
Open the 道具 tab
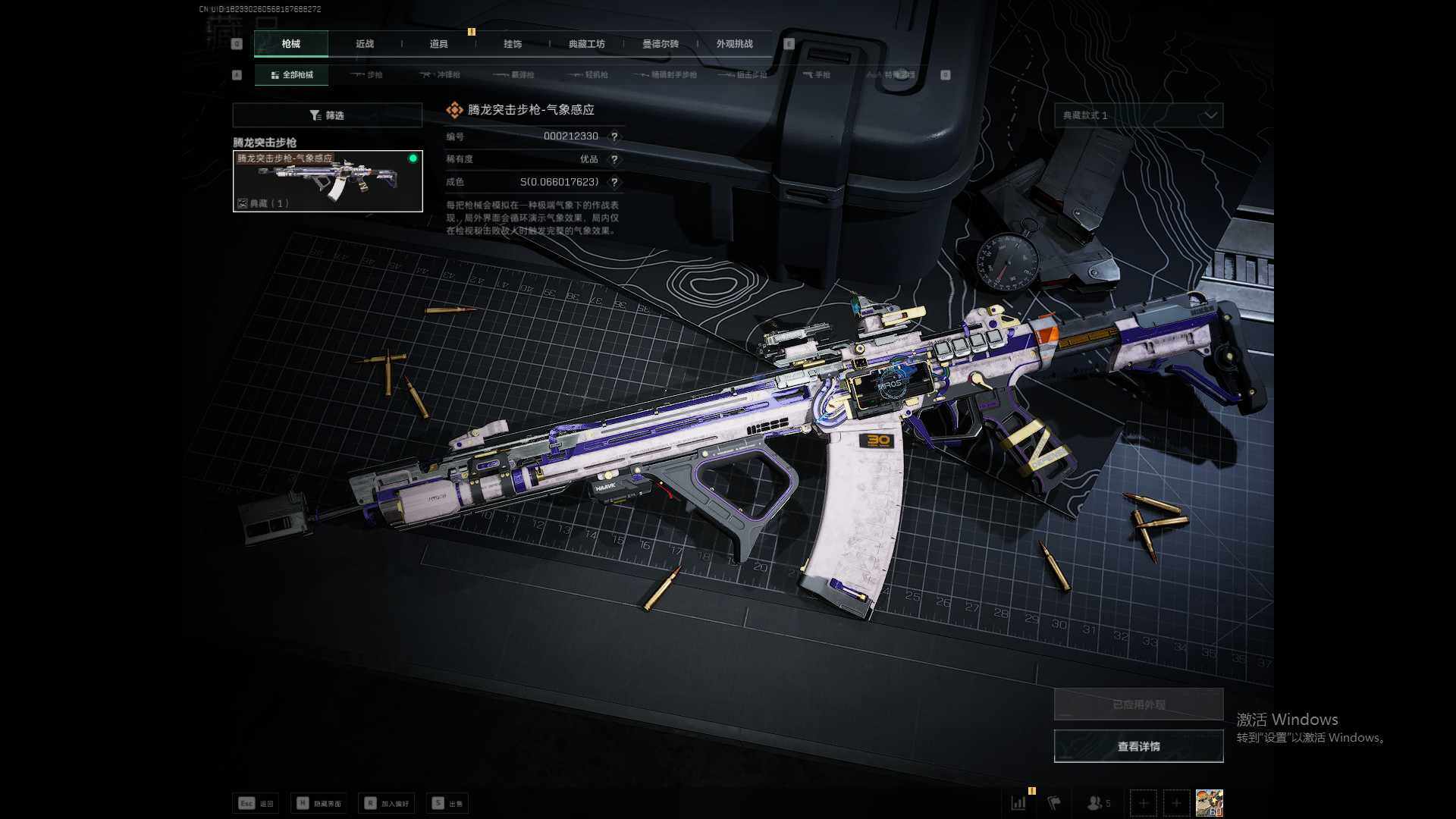(439, 44)
